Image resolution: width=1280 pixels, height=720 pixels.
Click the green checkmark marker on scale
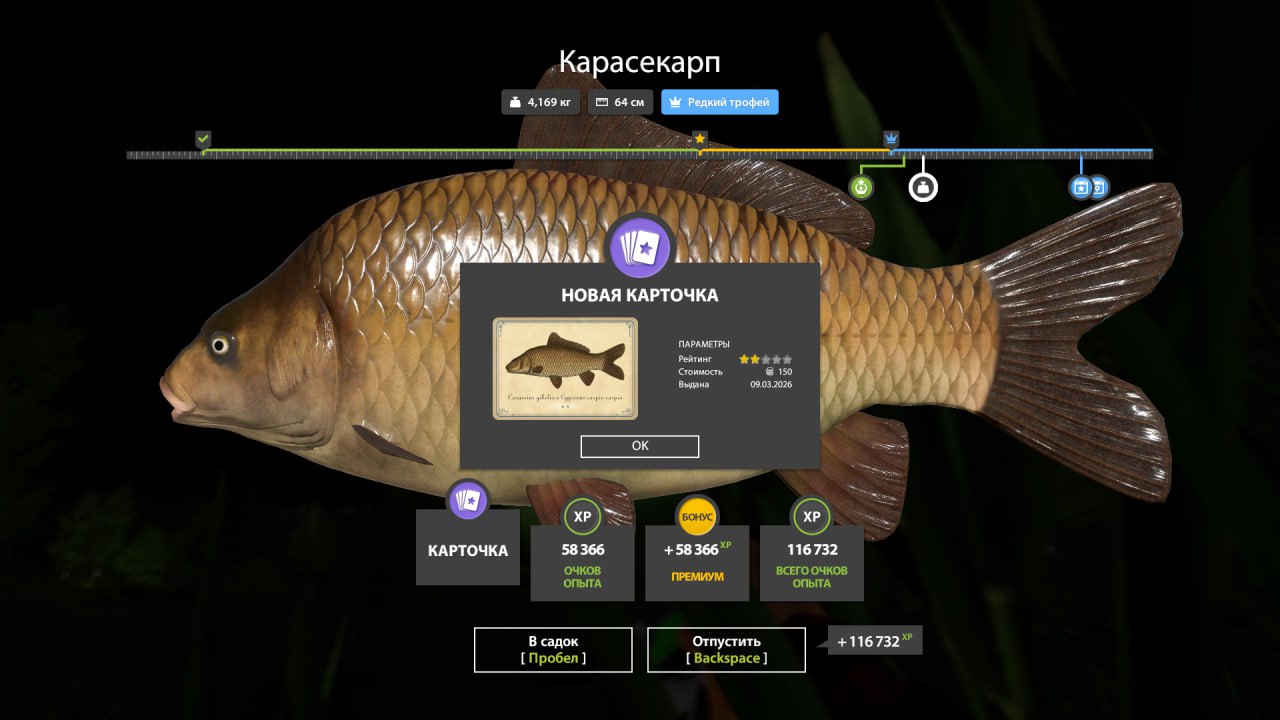coord(203,138)
